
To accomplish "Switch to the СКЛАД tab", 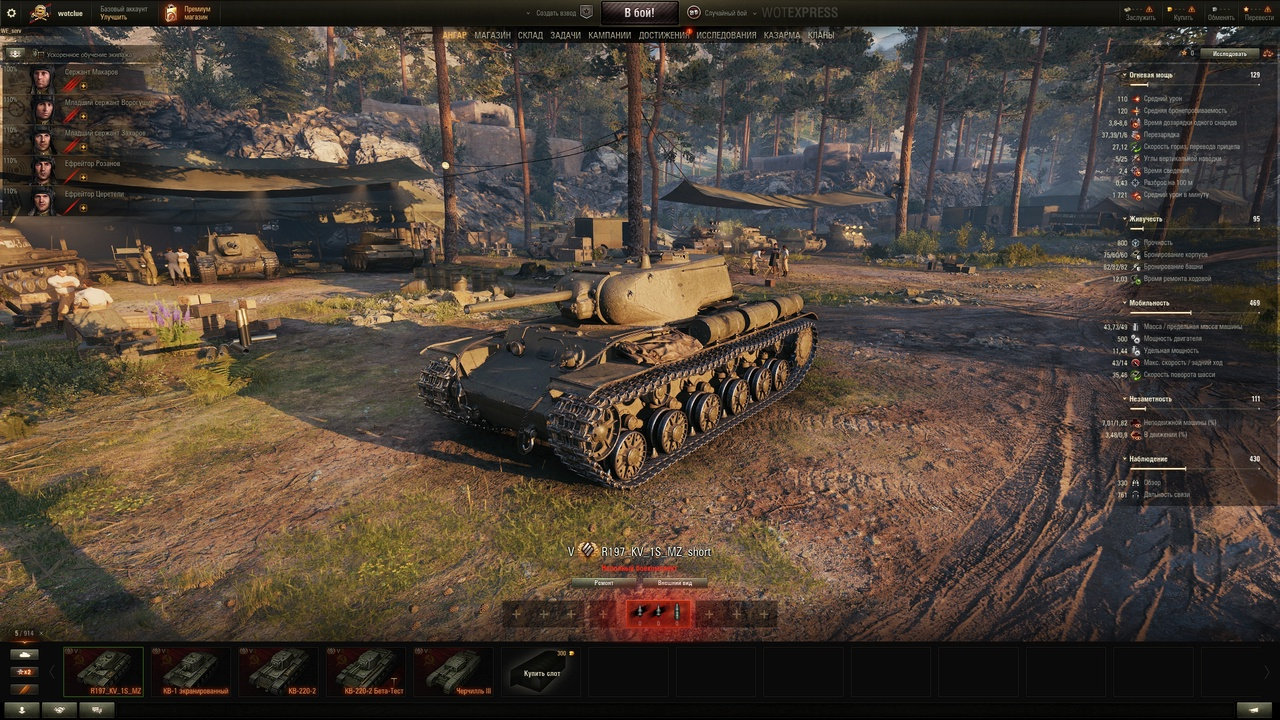I will [x=530, y=36].
